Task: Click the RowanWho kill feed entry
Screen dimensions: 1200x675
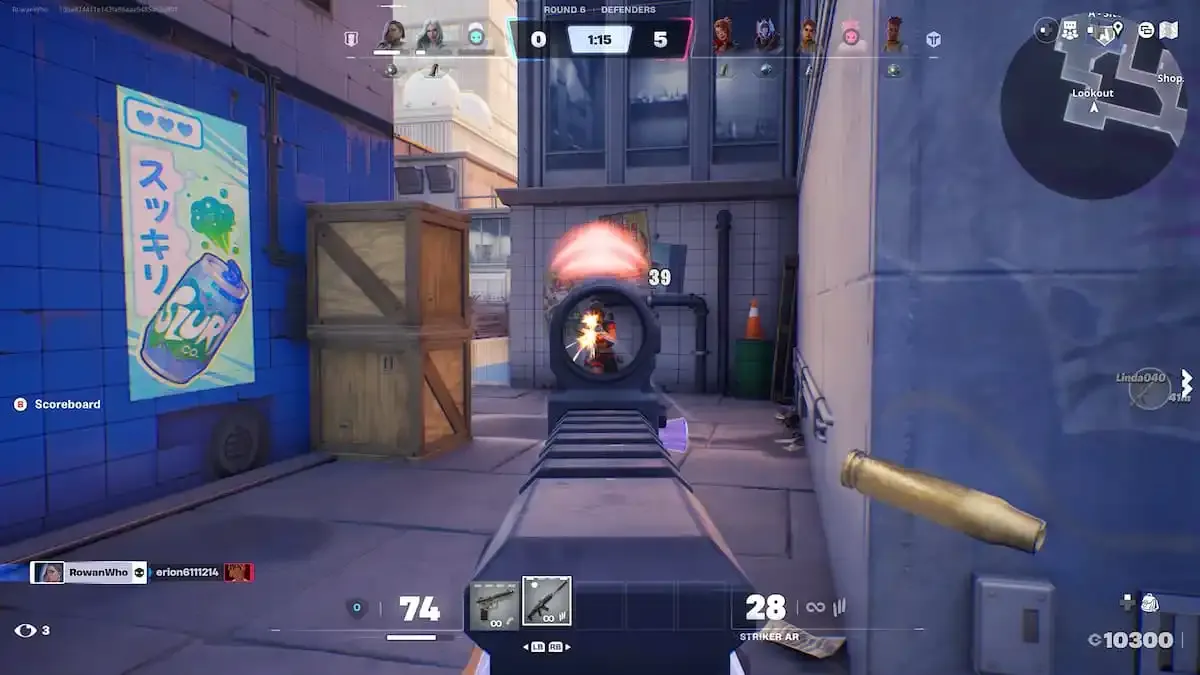Action: 90,573
